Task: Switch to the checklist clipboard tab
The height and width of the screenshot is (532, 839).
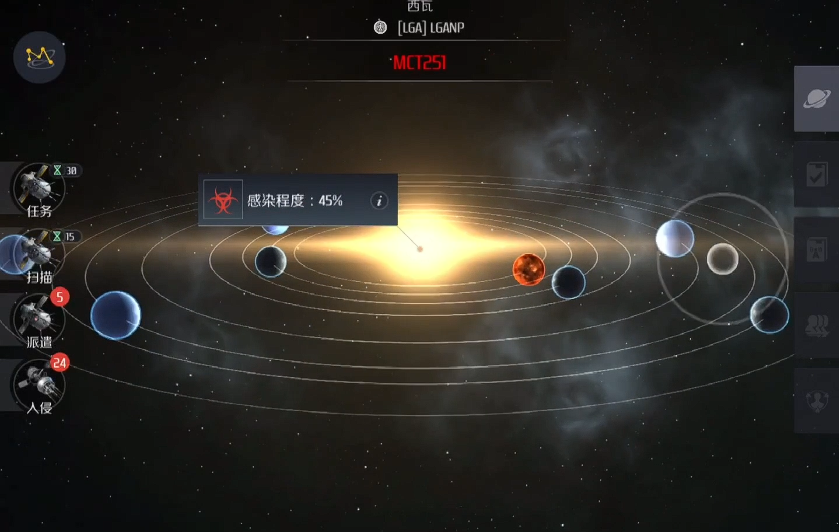Action: coord(816,175)
